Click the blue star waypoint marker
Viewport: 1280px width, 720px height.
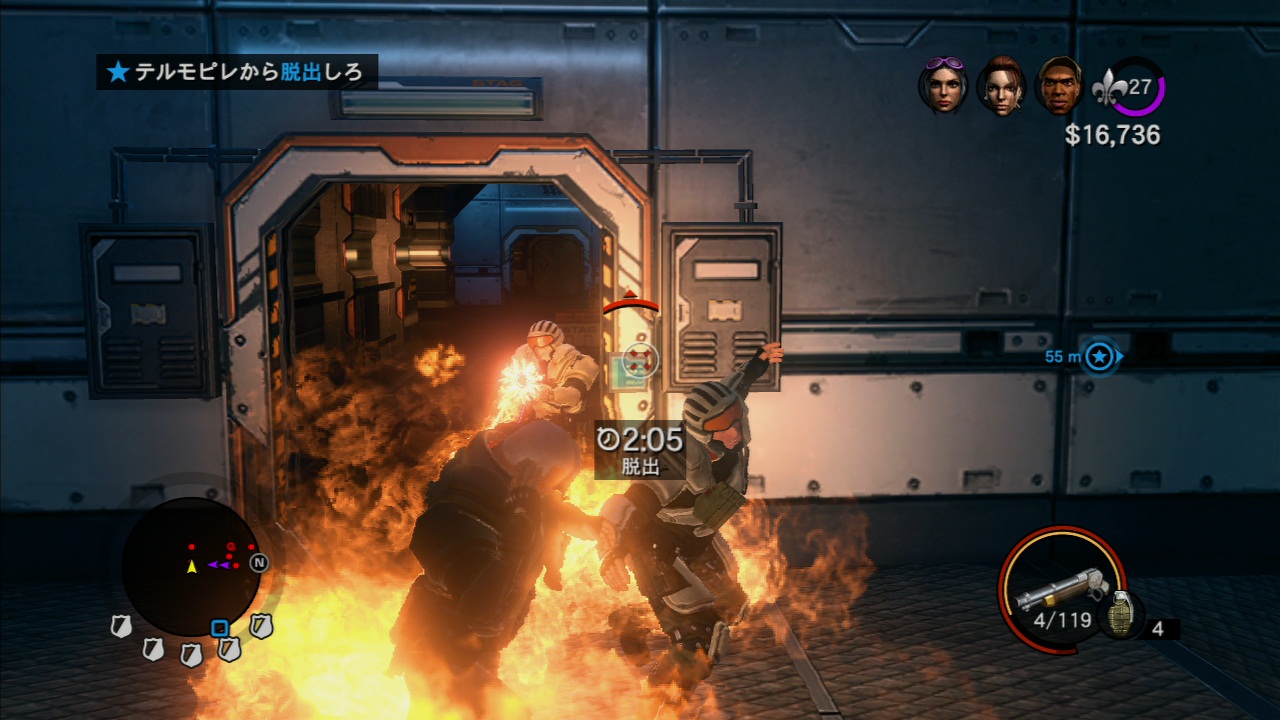[x=1100, y=356]
